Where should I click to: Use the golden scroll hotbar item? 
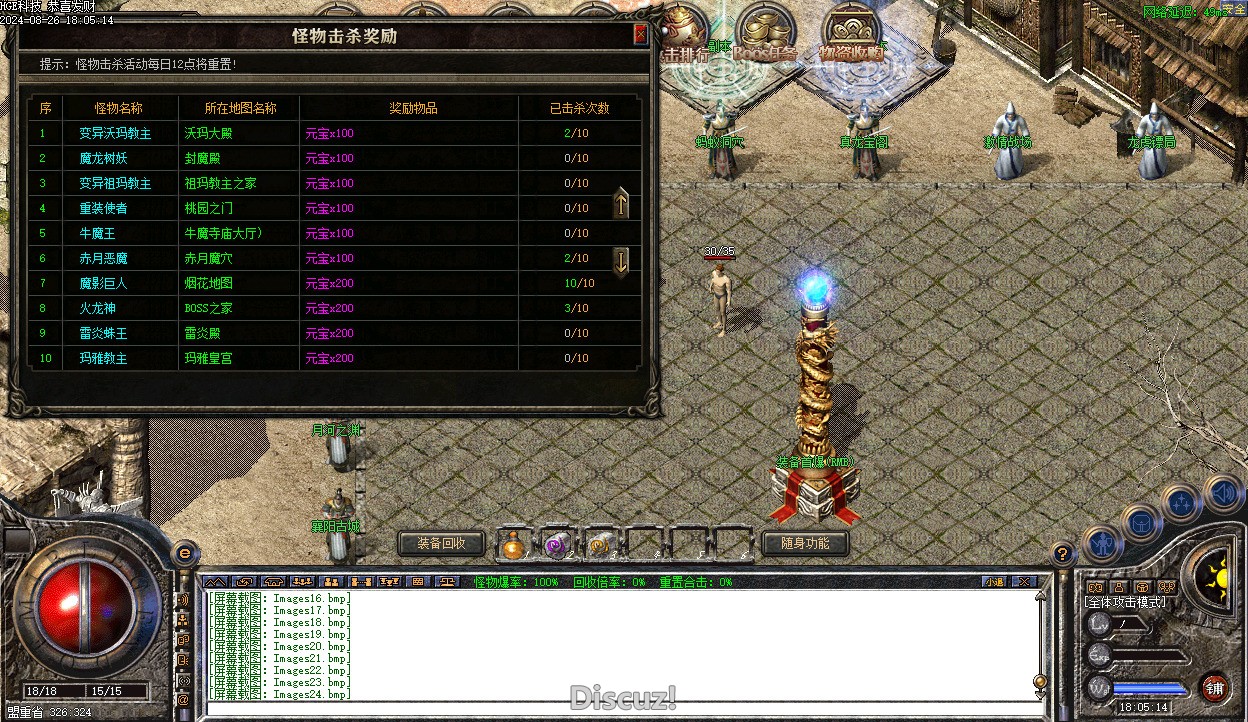tap(600, 544)
